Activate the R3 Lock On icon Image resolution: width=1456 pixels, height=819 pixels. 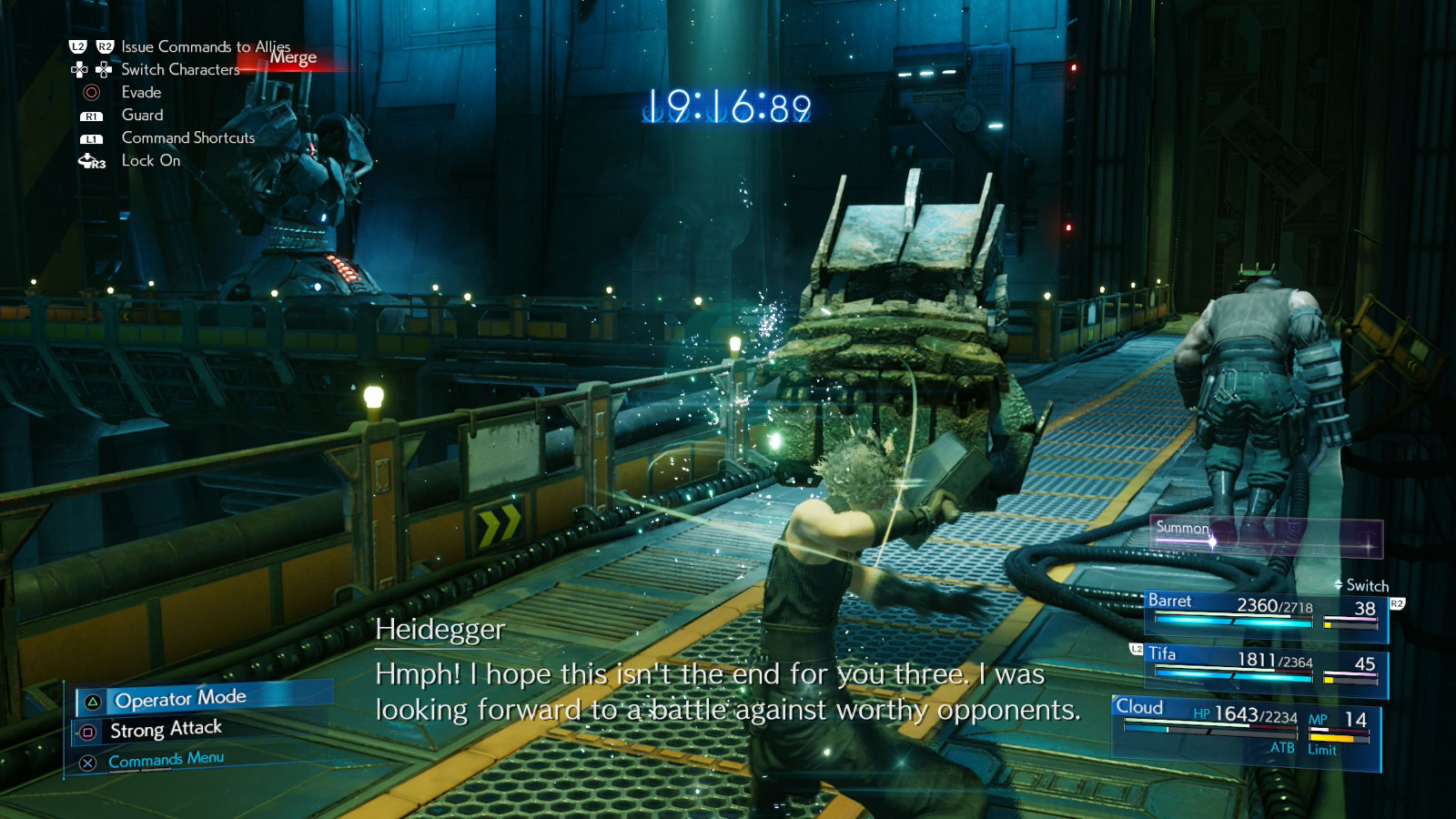click(x=92, y=161)
